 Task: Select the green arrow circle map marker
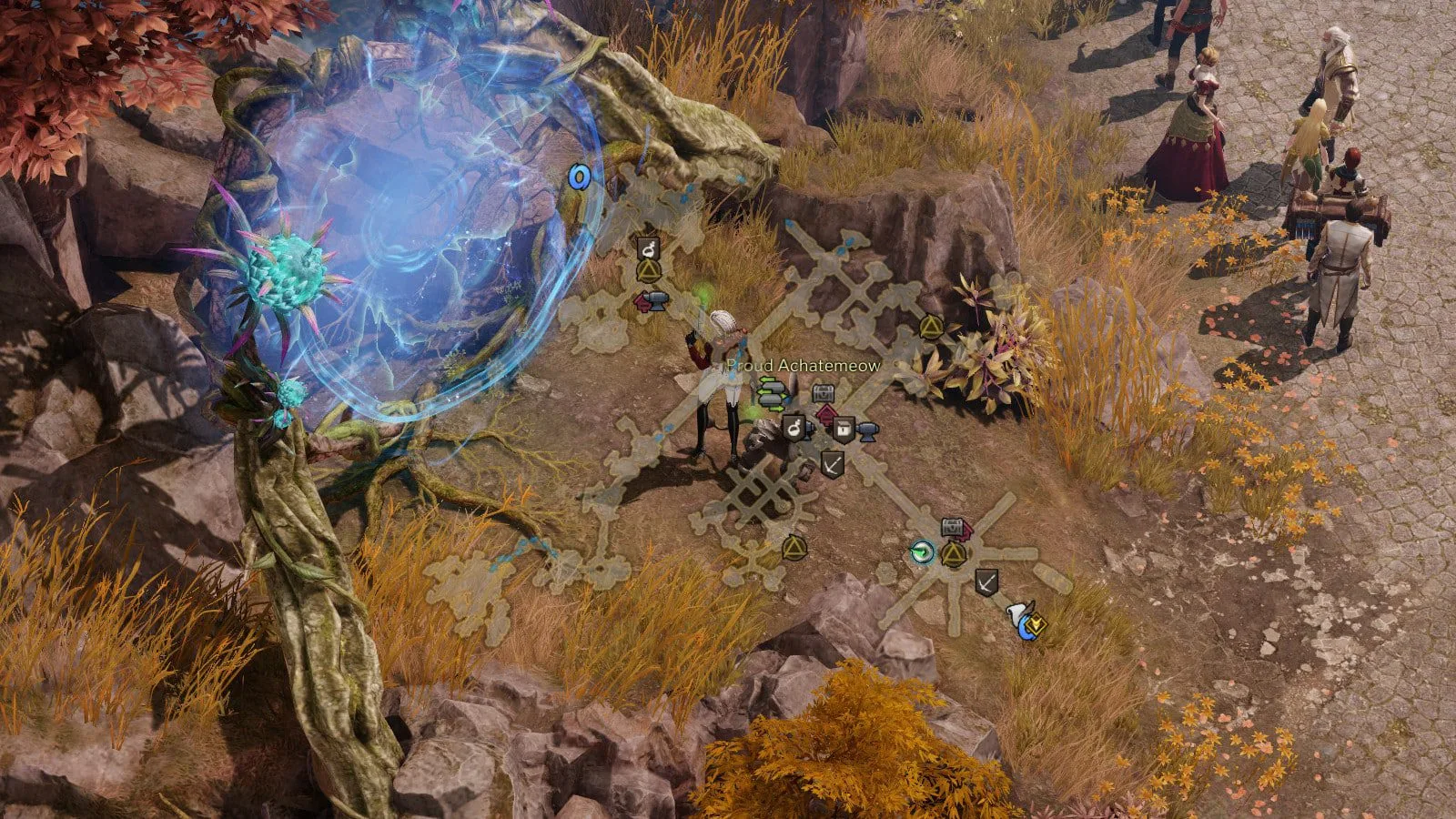pos(923,551)
